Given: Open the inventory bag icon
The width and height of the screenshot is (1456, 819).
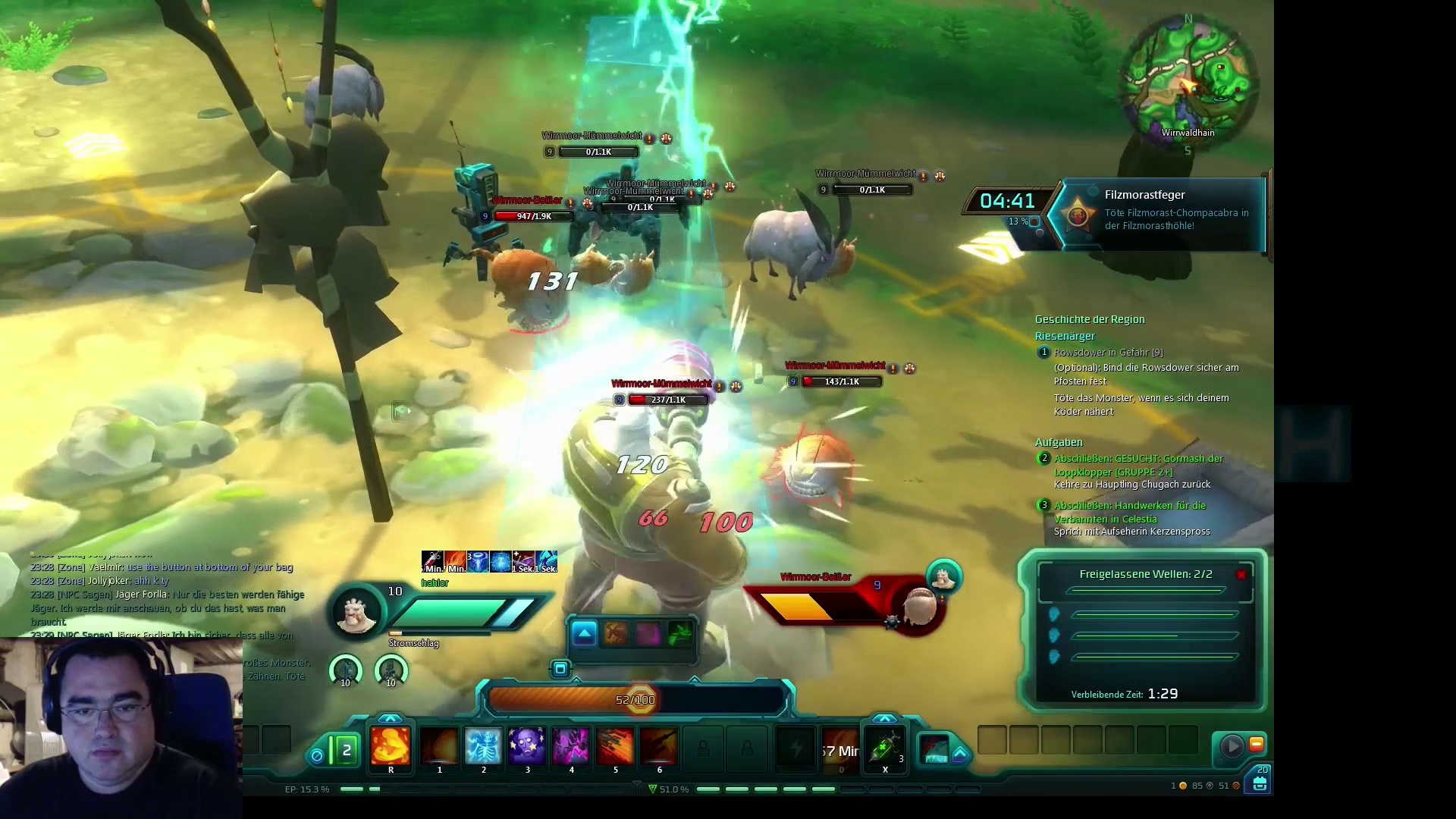Looking at the screenshot, I should [1260, 784].
